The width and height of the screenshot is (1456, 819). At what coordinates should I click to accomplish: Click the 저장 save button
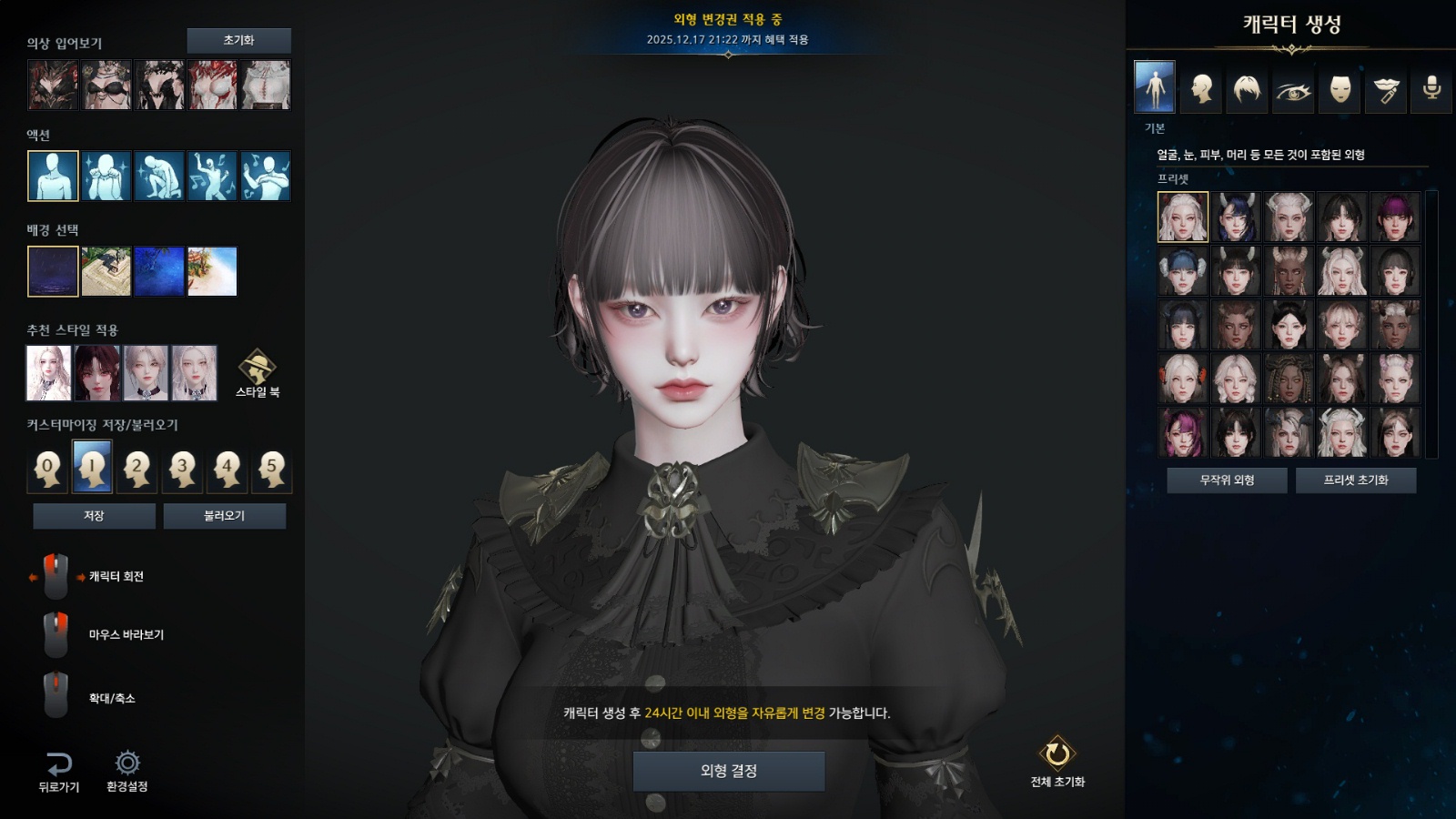click(94, 516)
